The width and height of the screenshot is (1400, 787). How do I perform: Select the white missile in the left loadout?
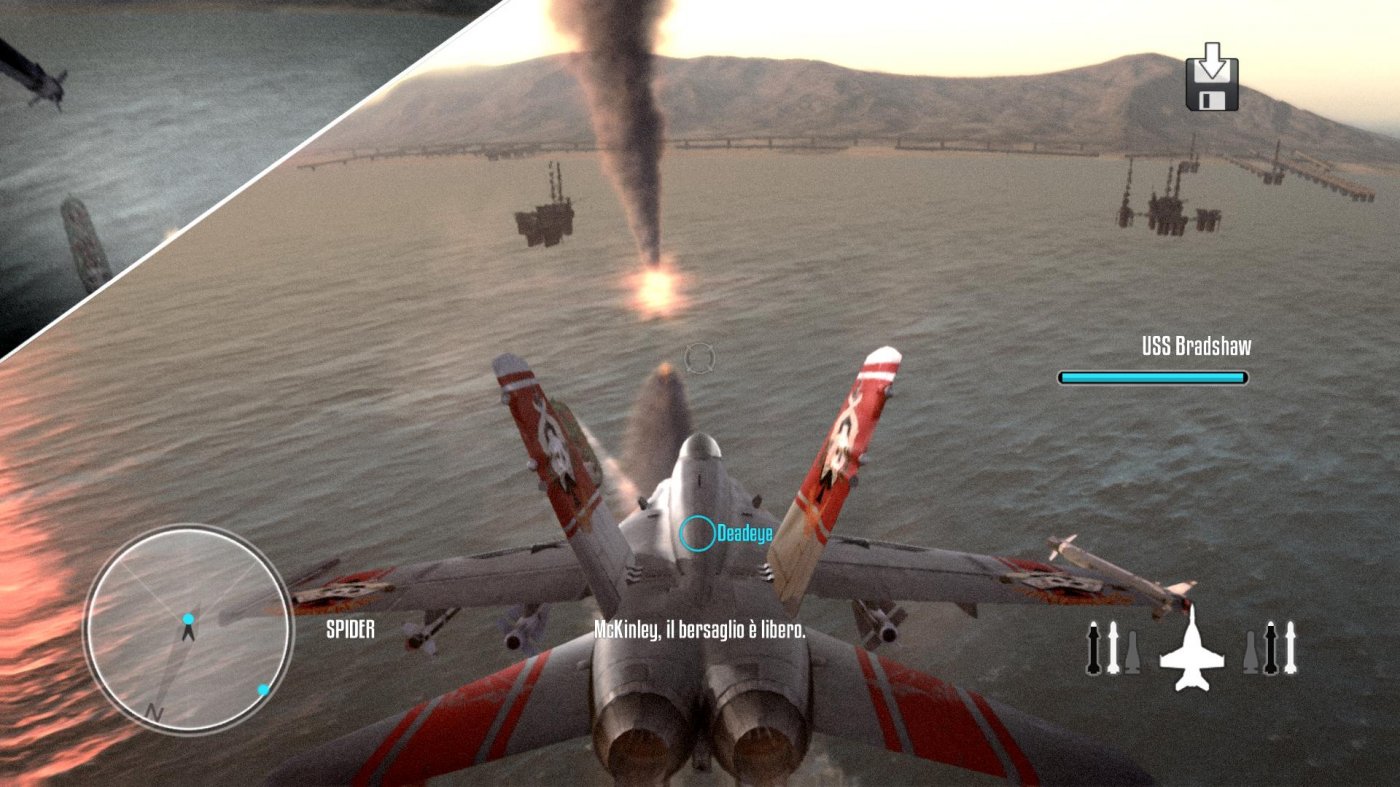coord(1113,646)
